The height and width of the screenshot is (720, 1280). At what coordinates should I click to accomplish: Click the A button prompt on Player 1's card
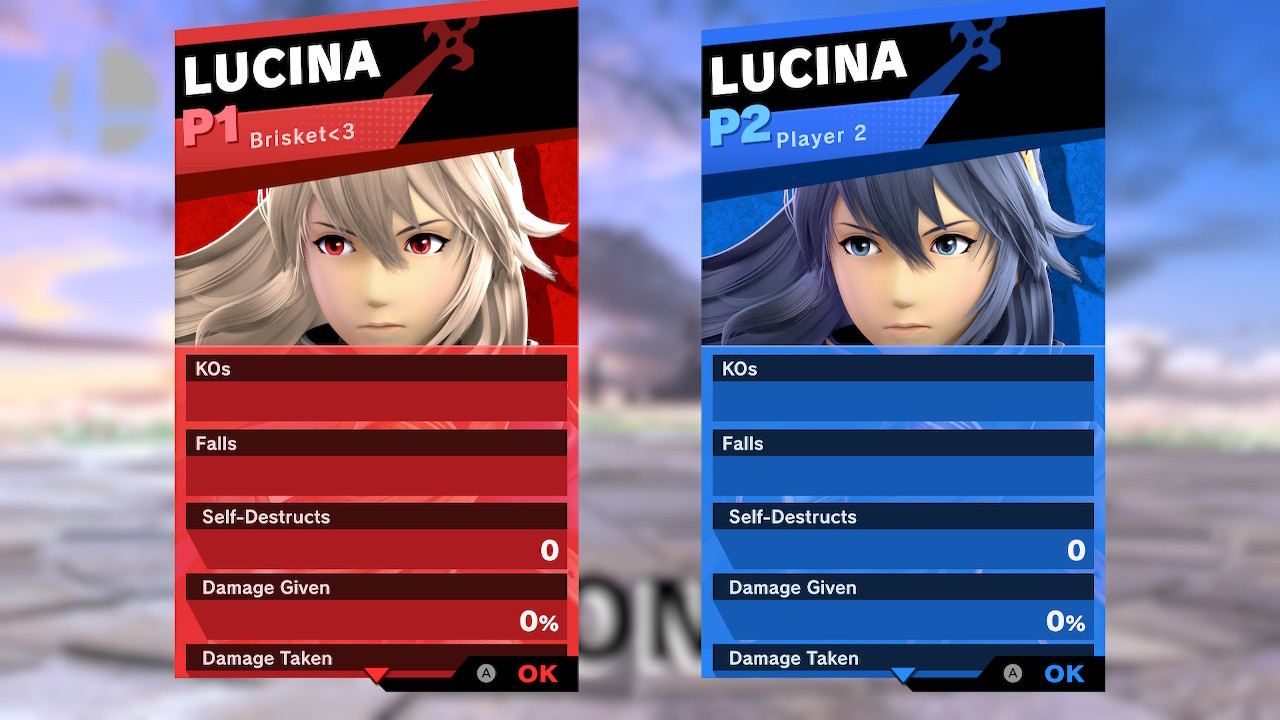click(487, 674)
